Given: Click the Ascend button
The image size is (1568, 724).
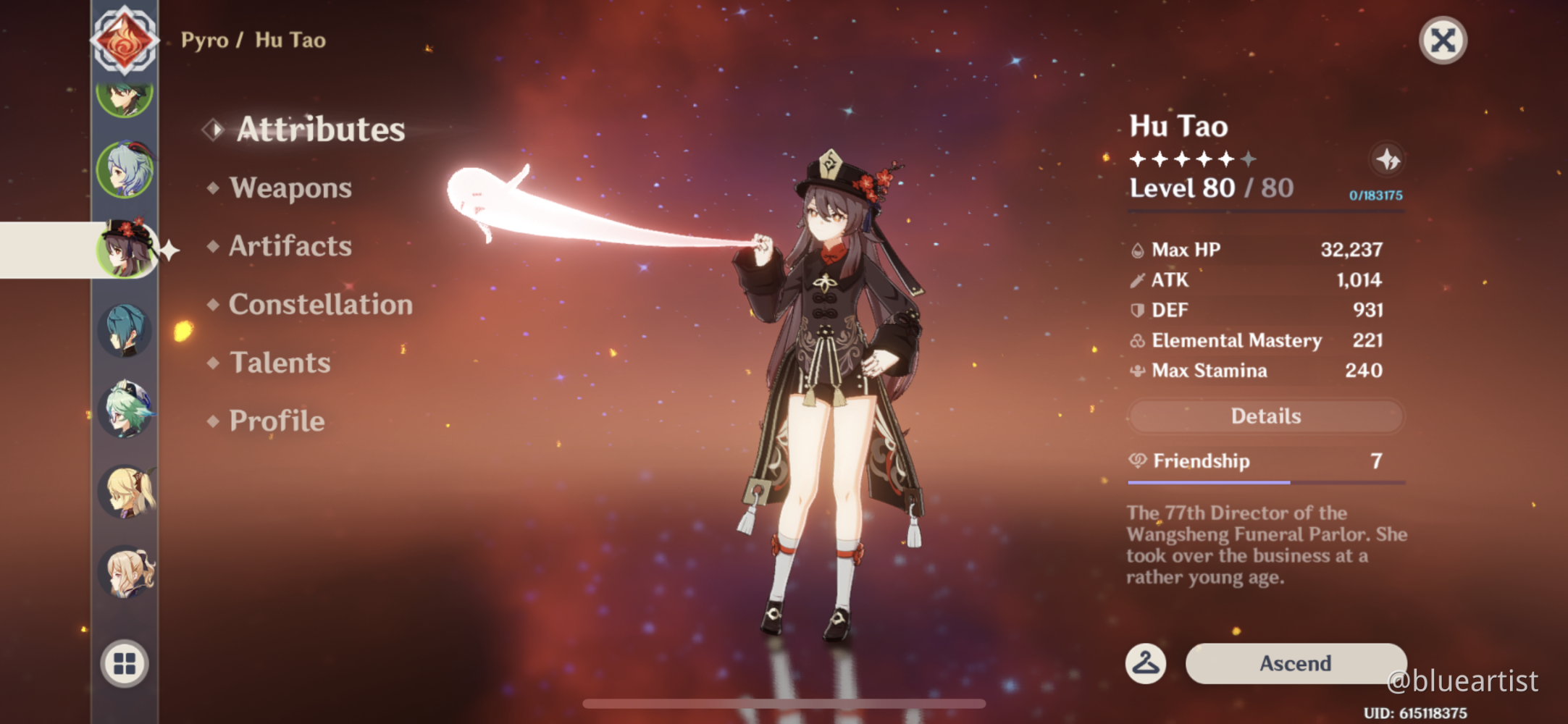Looking at the screenshot, I should tap(1295, 663).
